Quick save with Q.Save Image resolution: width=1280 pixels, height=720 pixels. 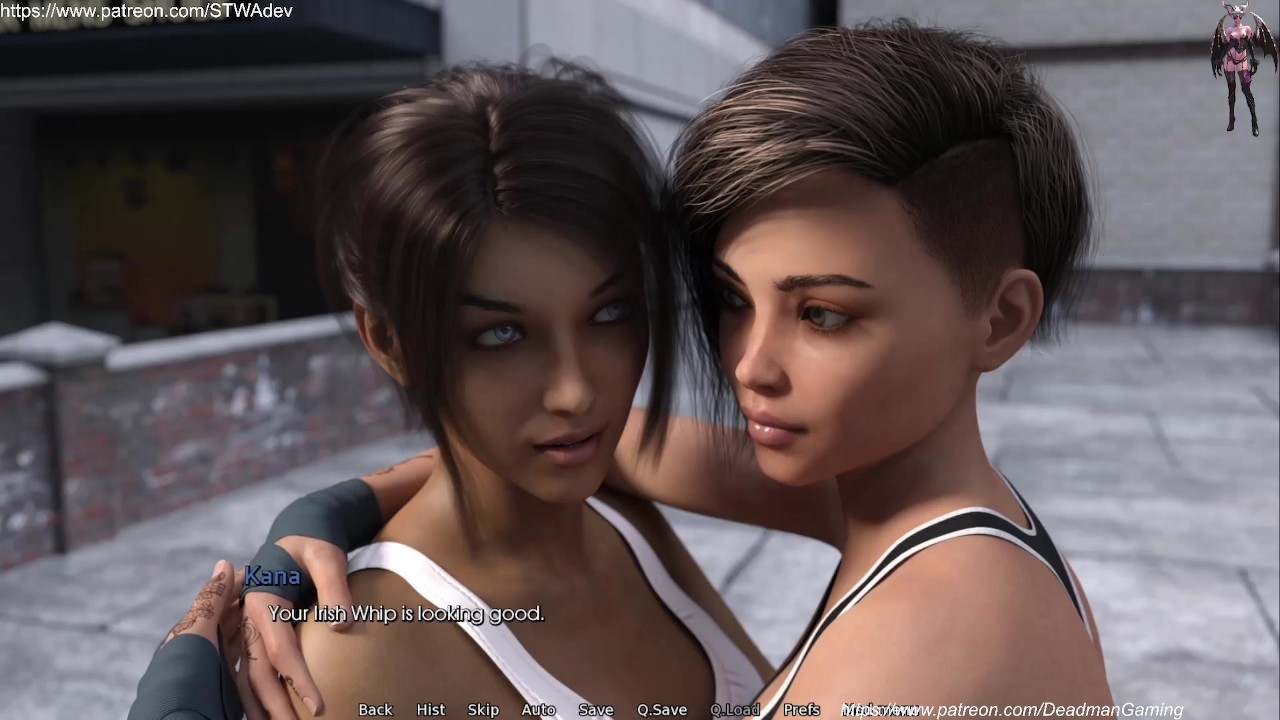(662, 709)
